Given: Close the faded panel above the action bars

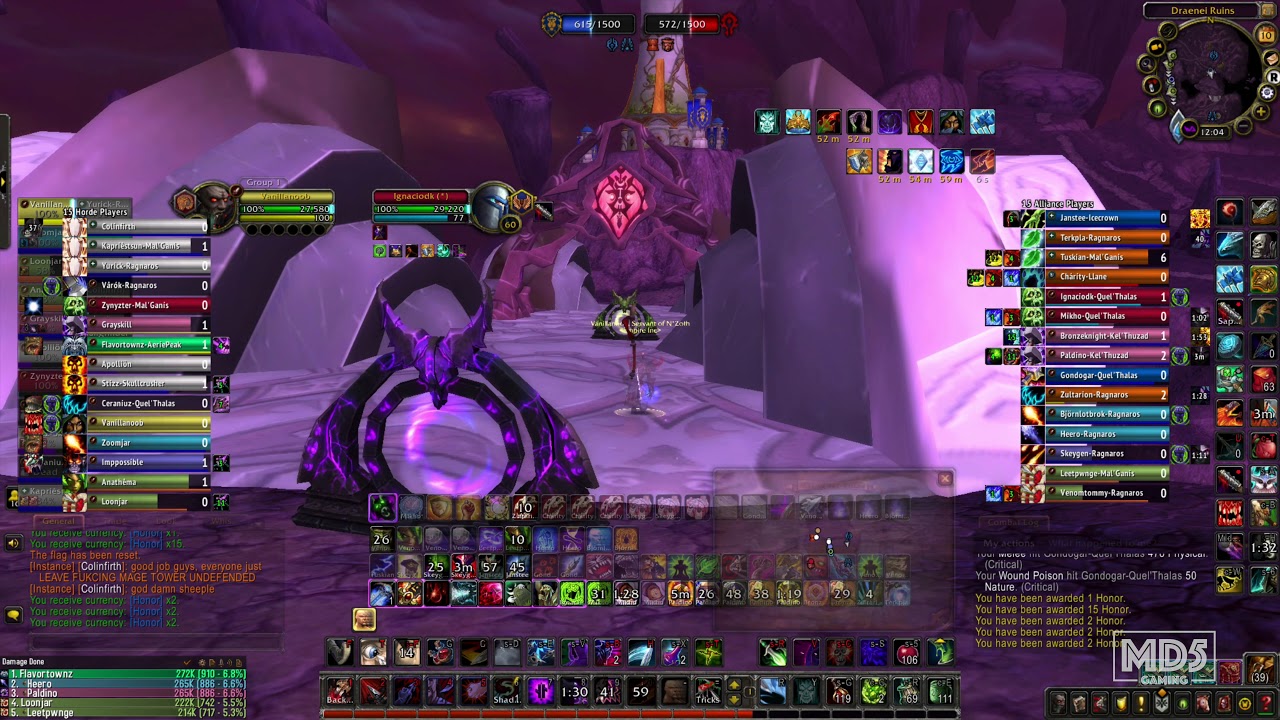Looking at the screenshot, I should point(945,479).
